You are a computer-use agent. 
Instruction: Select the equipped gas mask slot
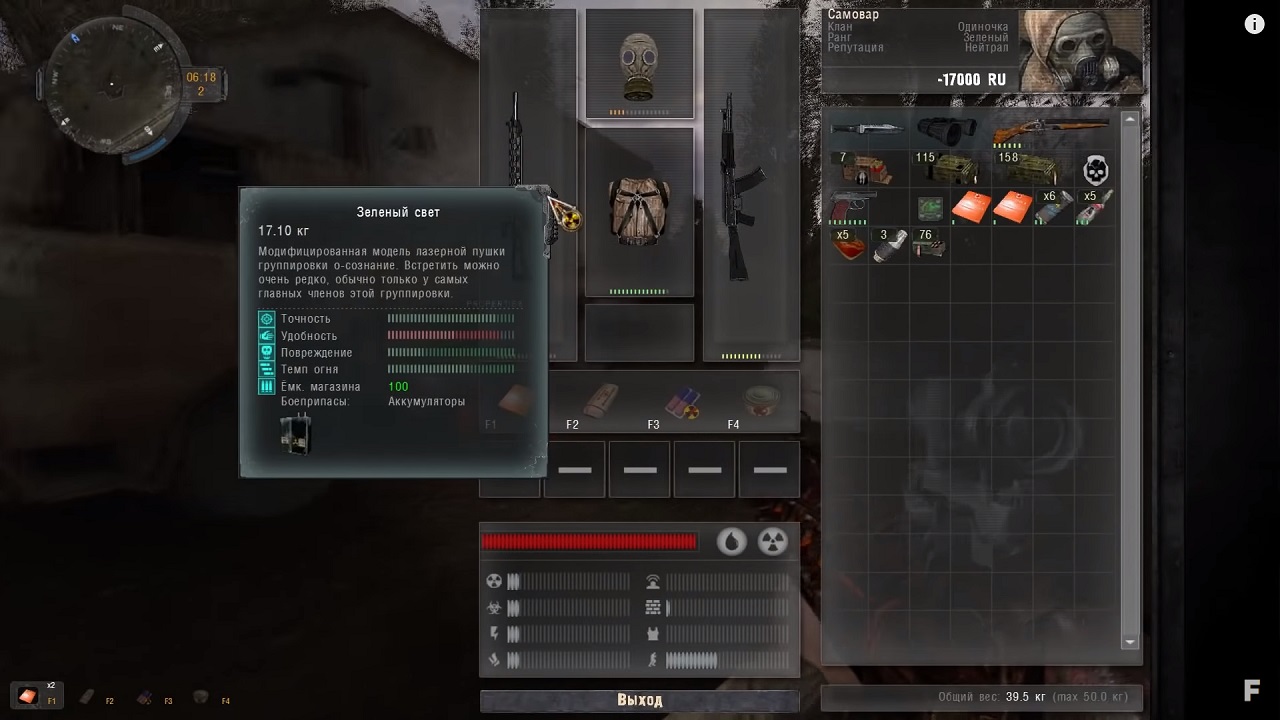pyautogui.click(x=639, y=64)
